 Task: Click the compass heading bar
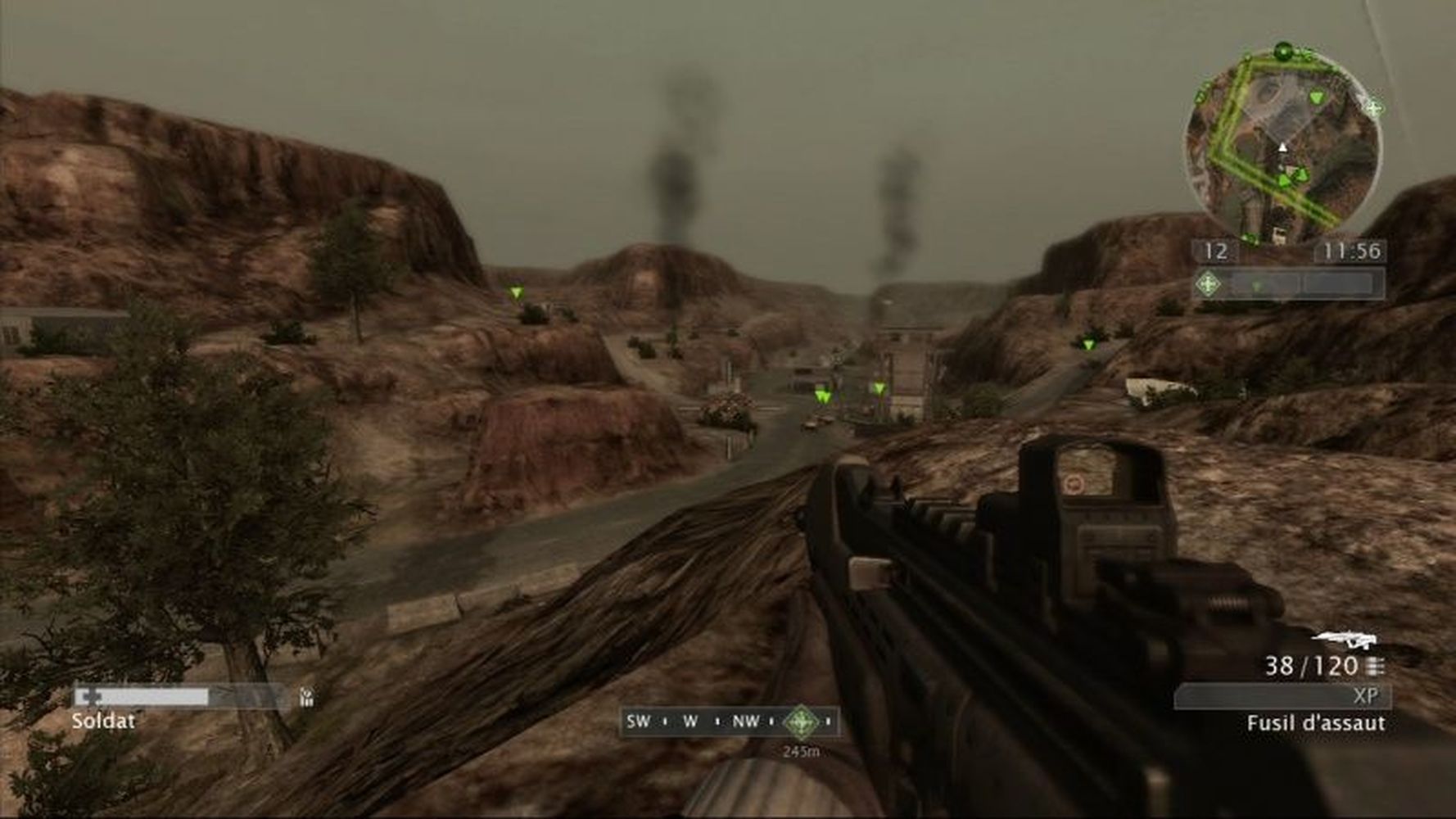pos(729,722)
